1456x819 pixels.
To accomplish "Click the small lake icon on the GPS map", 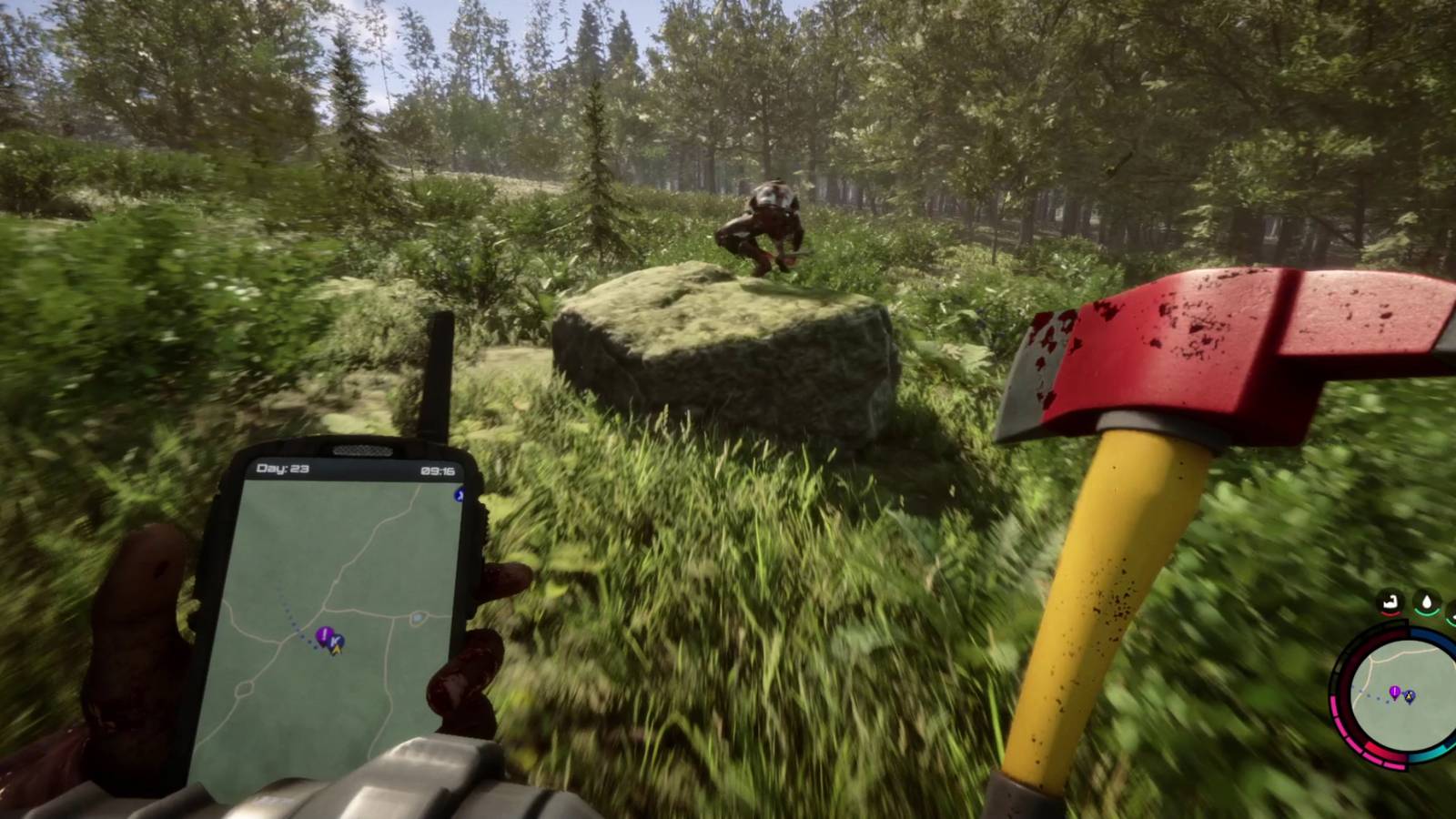I will (x=418, y=619).
